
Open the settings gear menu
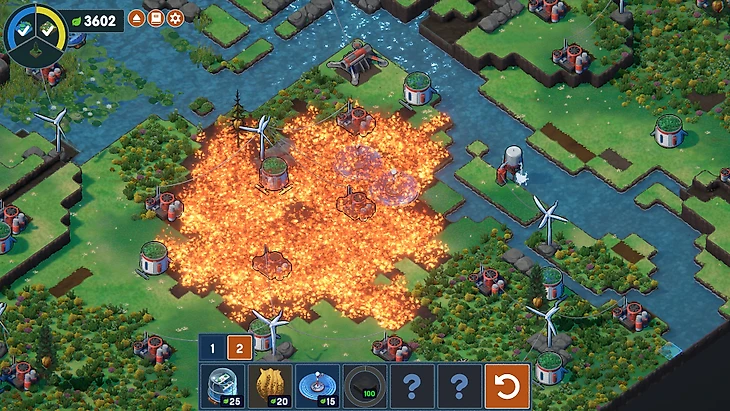175,18
